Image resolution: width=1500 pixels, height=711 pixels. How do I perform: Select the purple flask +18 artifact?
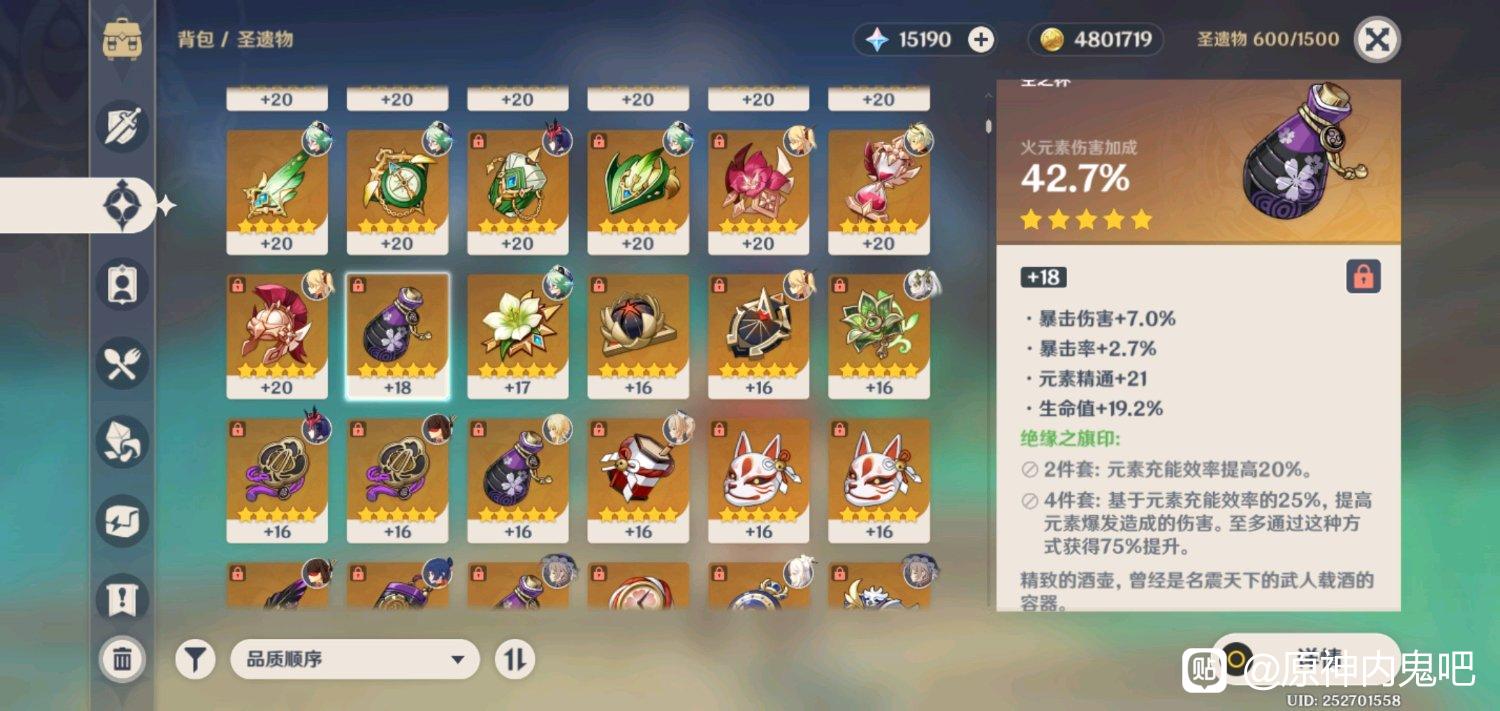tap(397, 337)
